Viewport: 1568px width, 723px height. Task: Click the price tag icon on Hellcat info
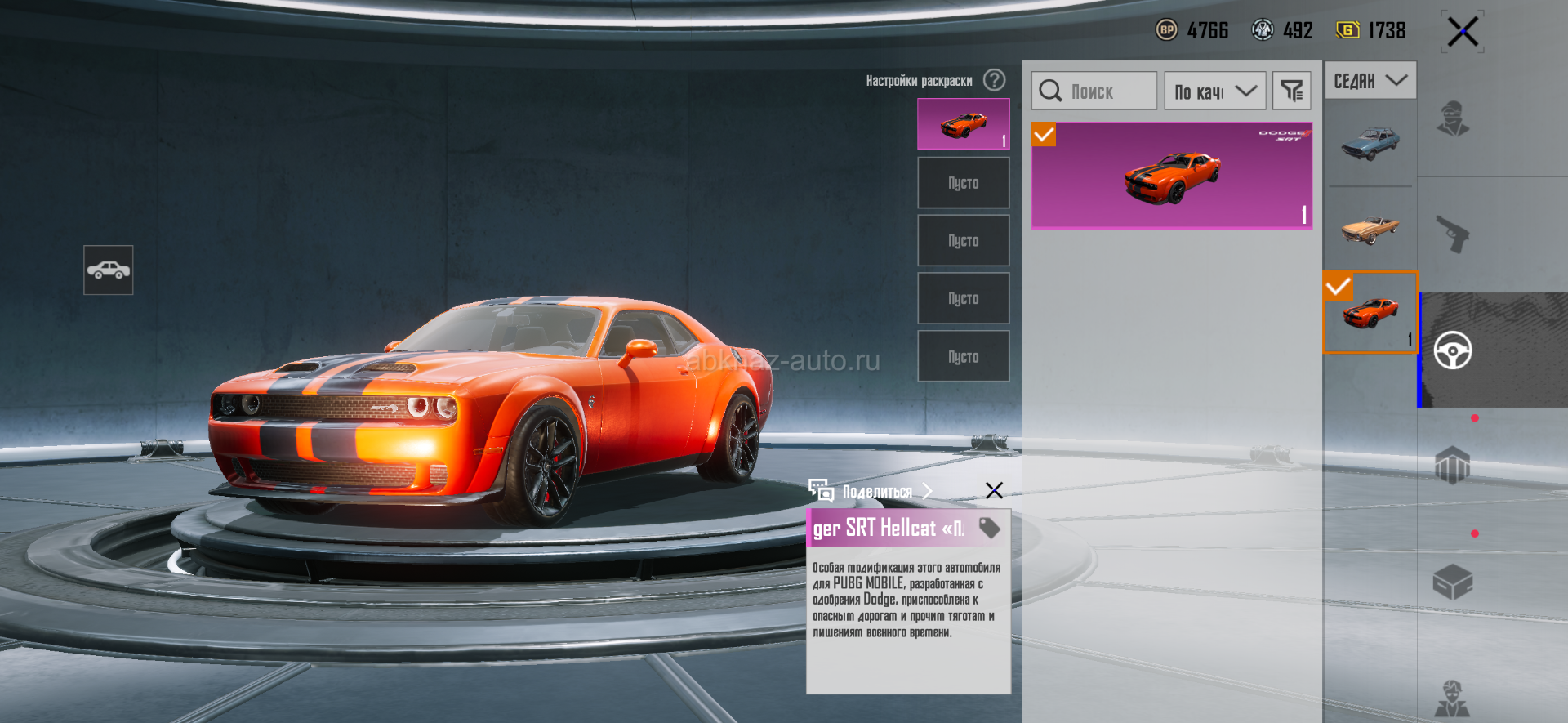point(990,528)
